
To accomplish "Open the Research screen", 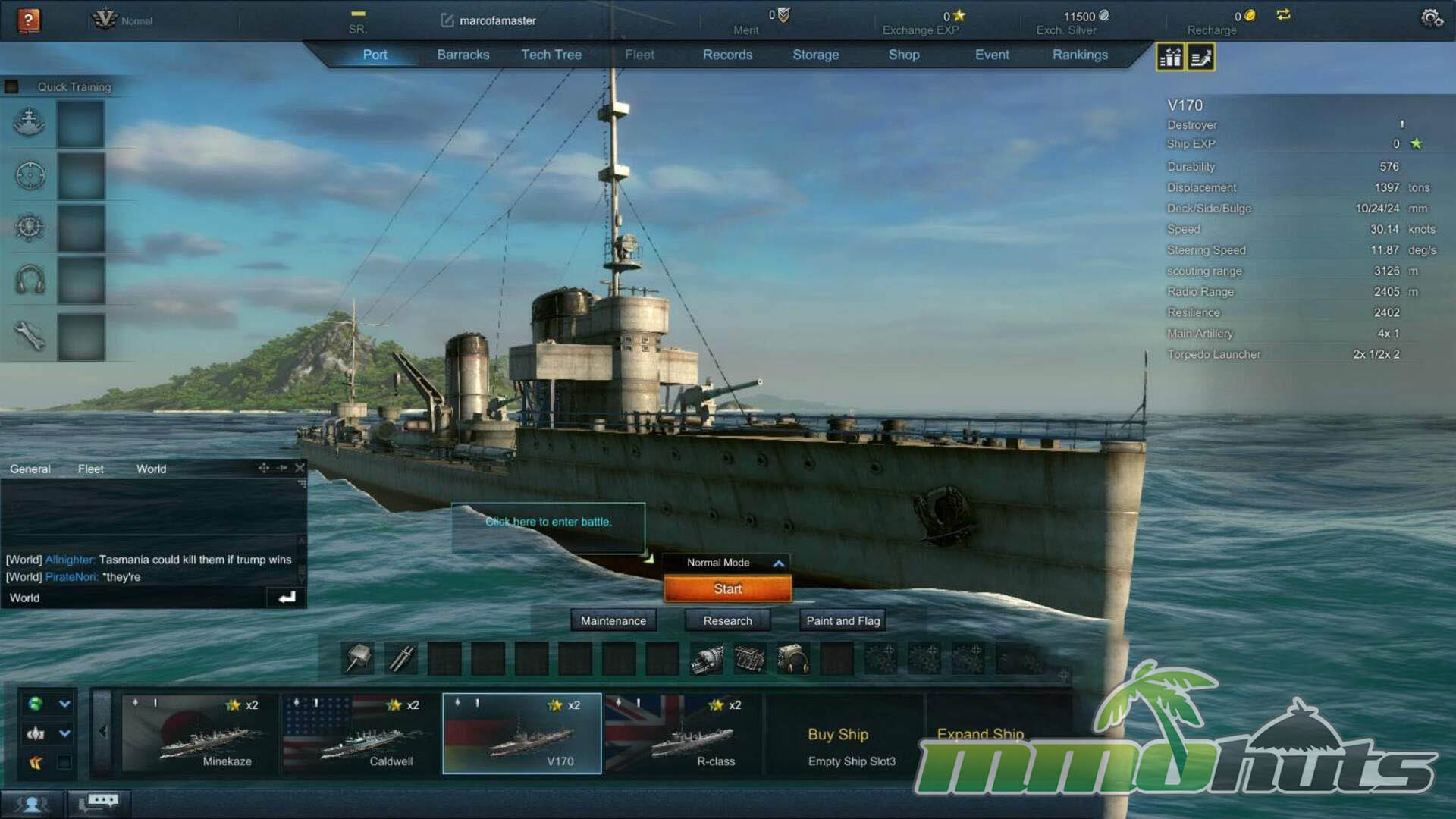I will [727, 620].
